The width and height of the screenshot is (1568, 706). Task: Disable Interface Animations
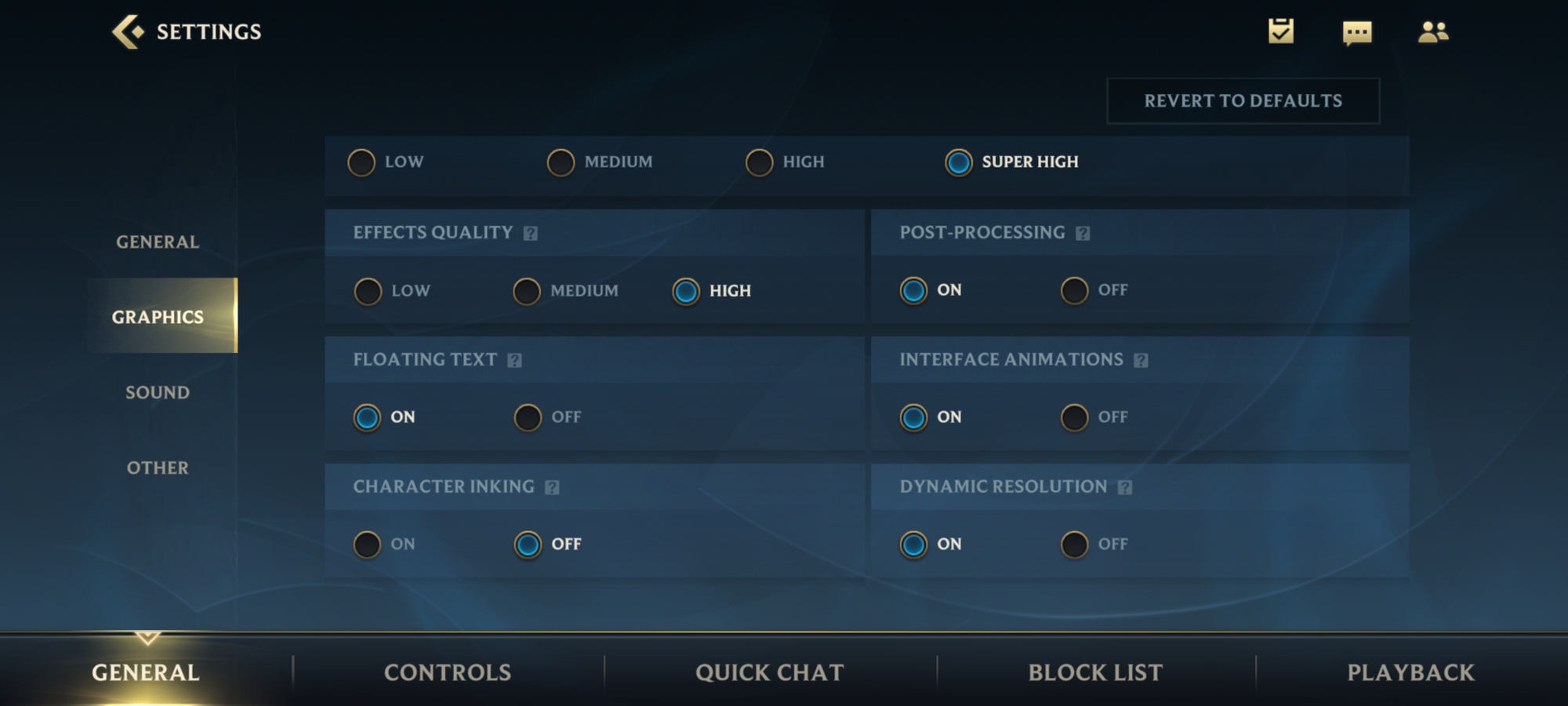pyautogui.click(x=1074, y=417)
